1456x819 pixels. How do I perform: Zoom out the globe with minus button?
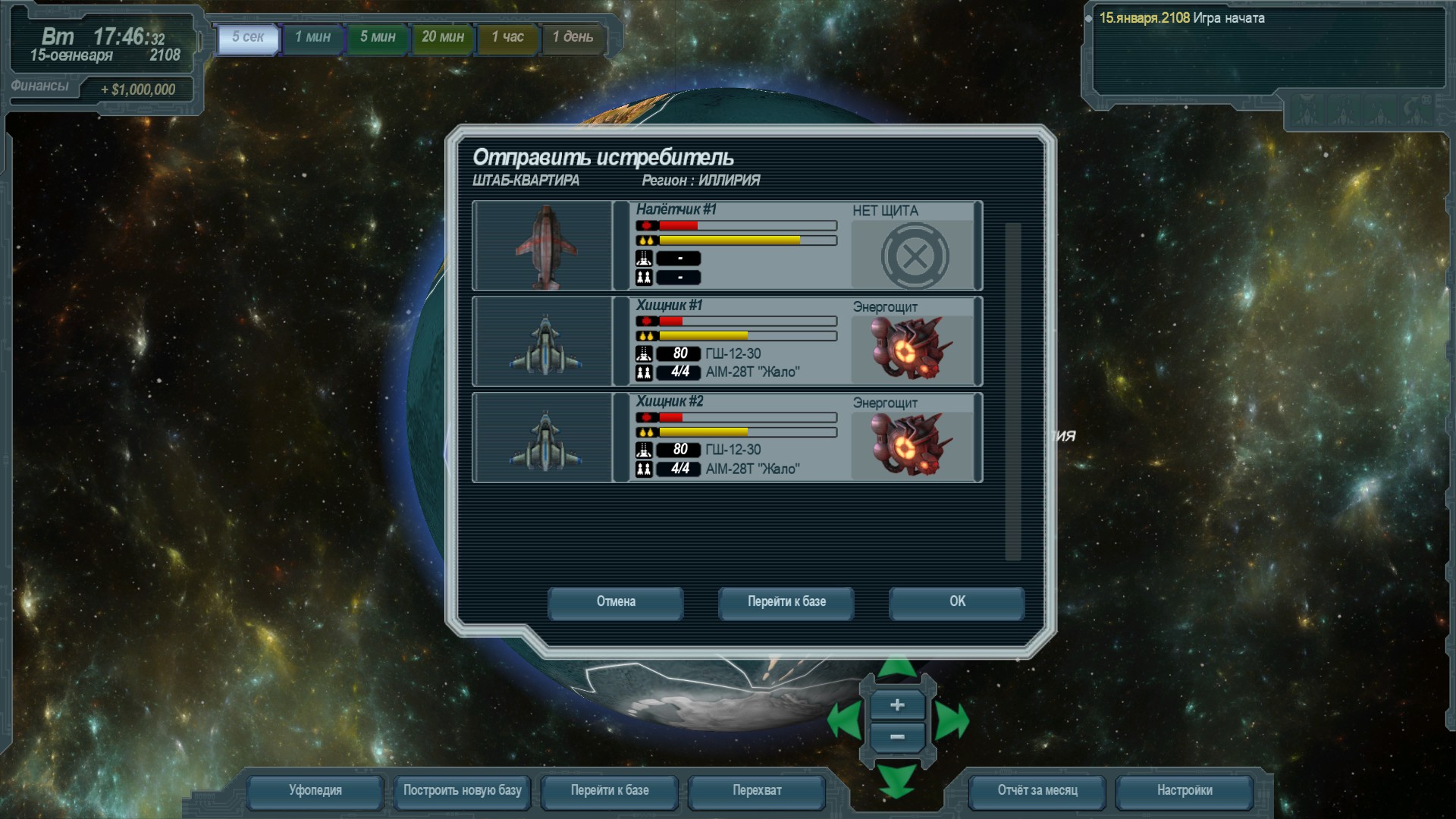[897, 737]
